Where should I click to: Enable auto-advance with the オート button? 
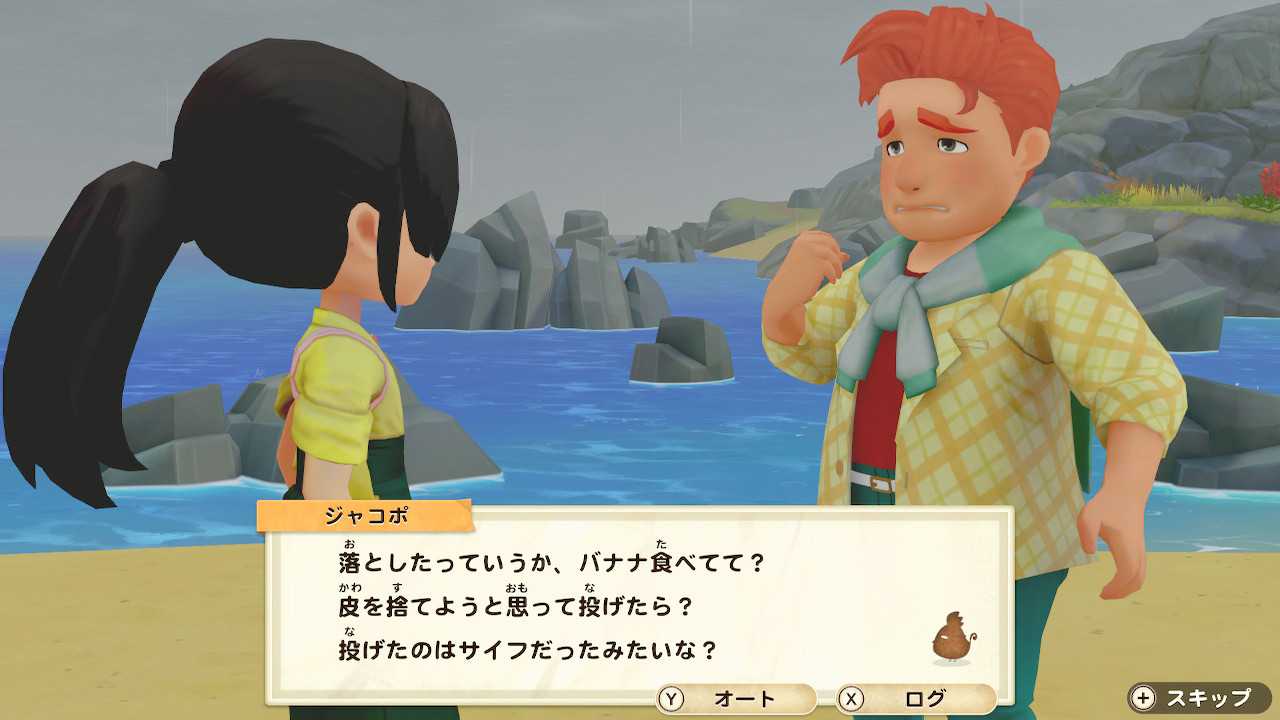(x=735, y=698)
